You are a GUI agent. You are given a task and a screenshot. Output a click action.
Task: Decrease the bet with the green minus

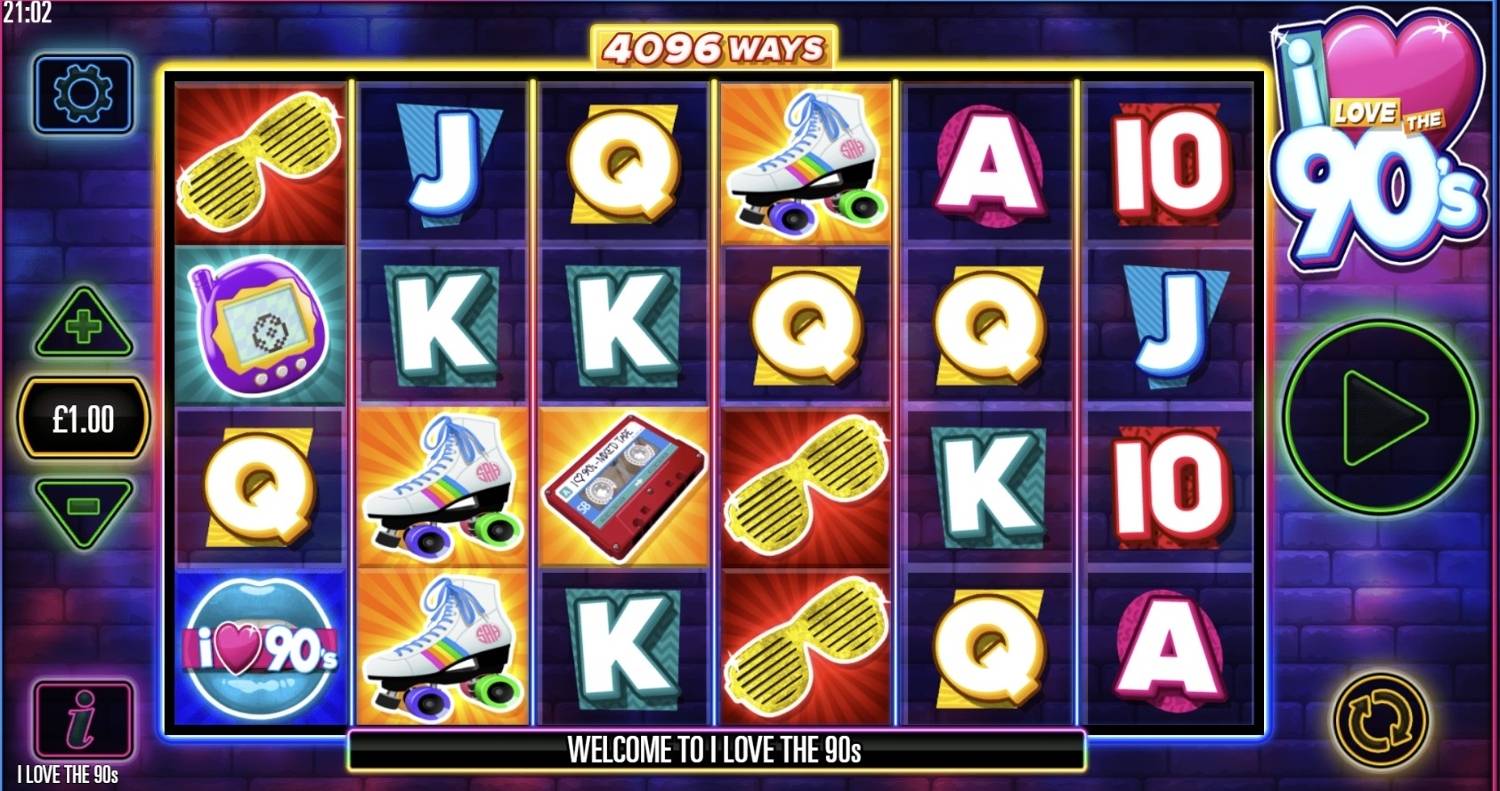(84, 509)
